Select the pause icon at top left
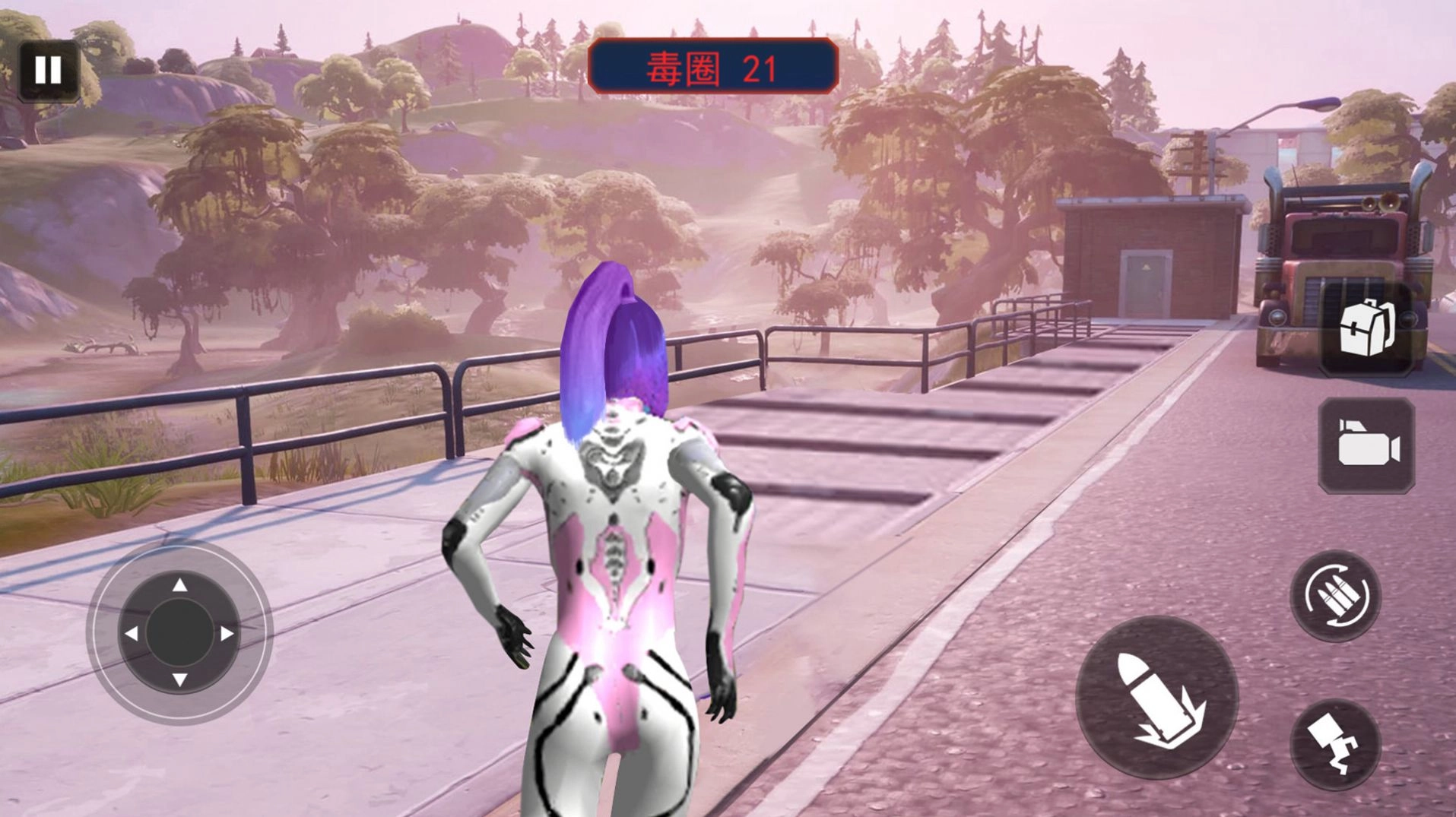 click(49, 71)
